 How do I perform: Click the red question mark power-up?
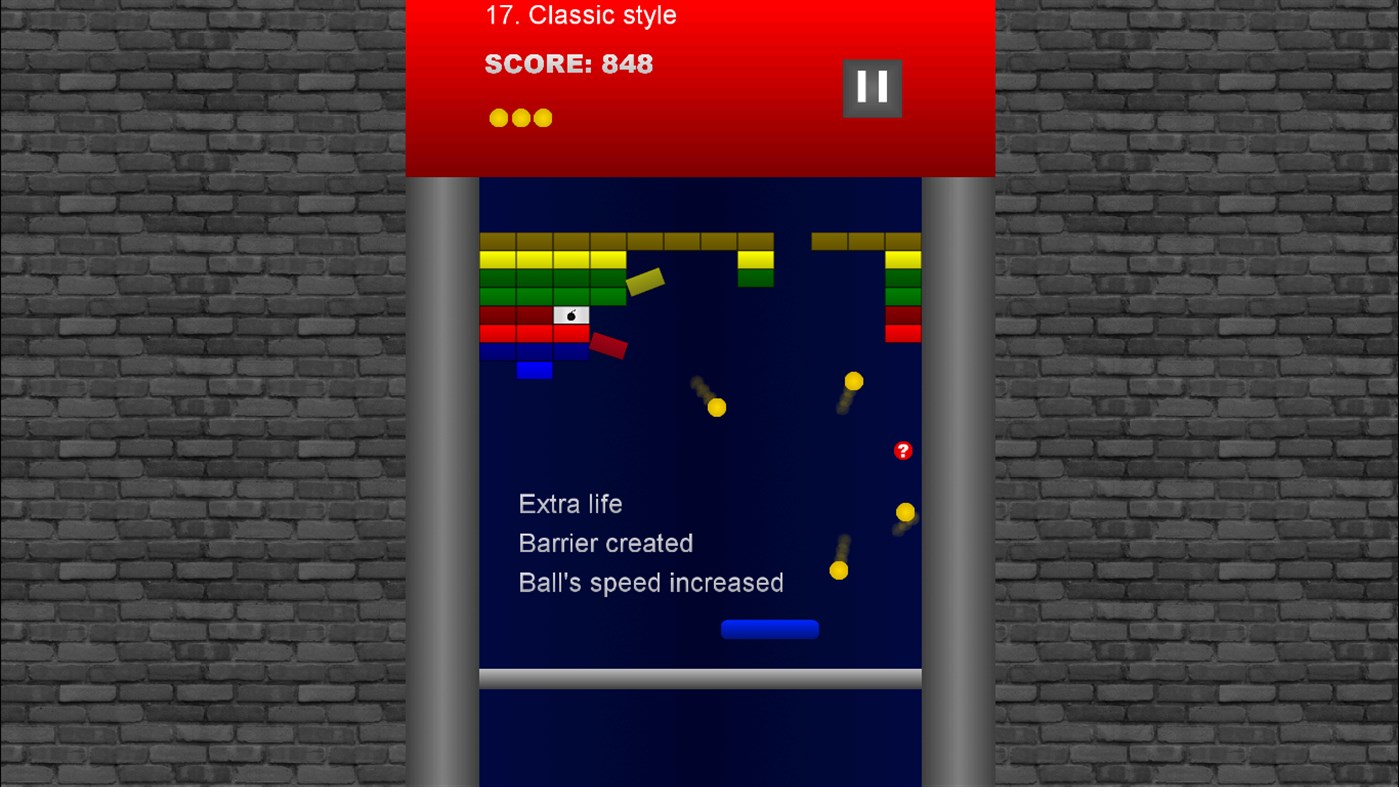903,450
